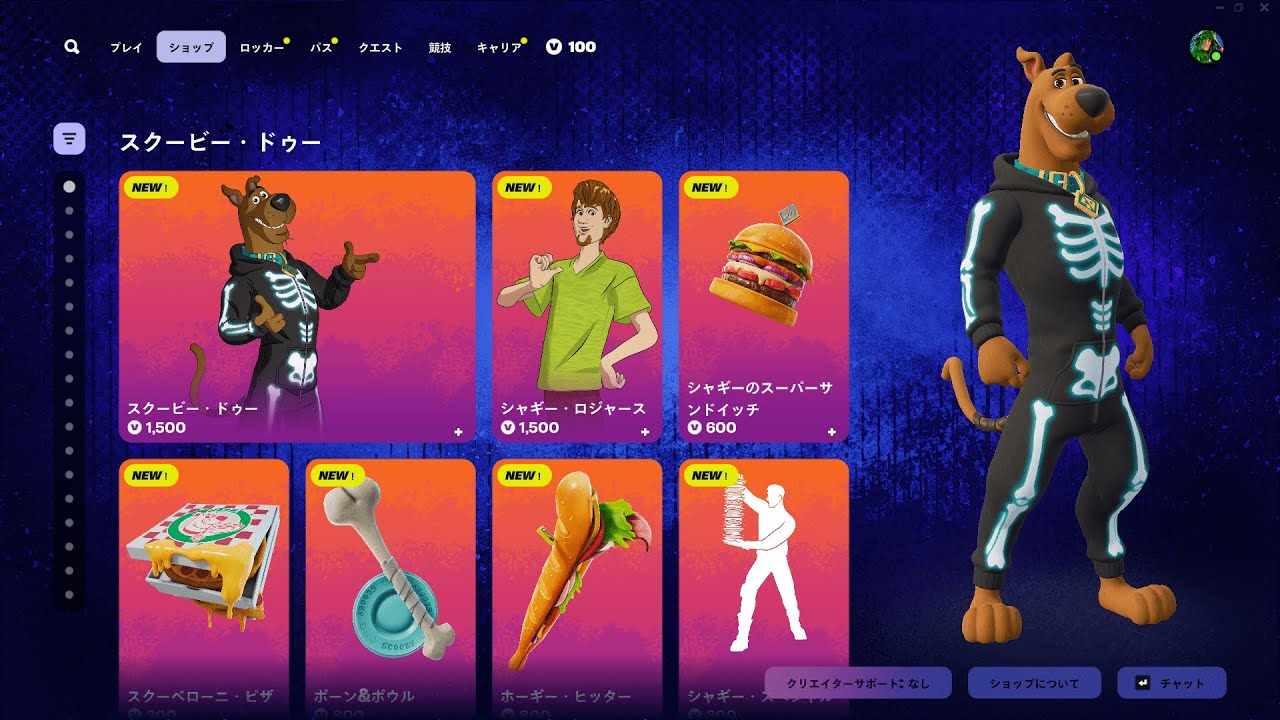Click the V-Bucks balance of 100
The height and width of the screenshot is (720, 1280).
coord(571,47)
